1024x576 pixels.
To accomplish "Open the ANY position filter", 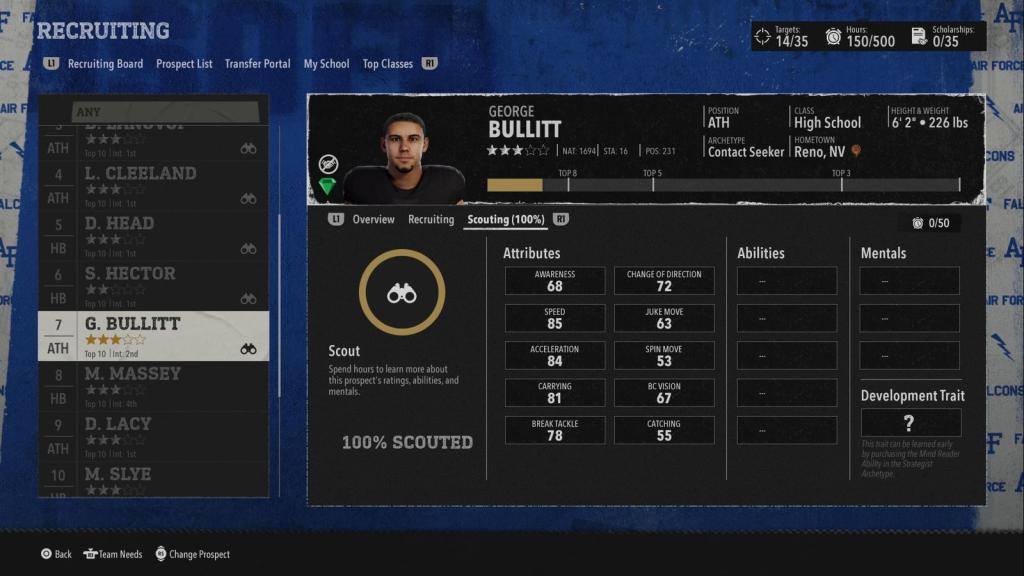I will 153,111.
